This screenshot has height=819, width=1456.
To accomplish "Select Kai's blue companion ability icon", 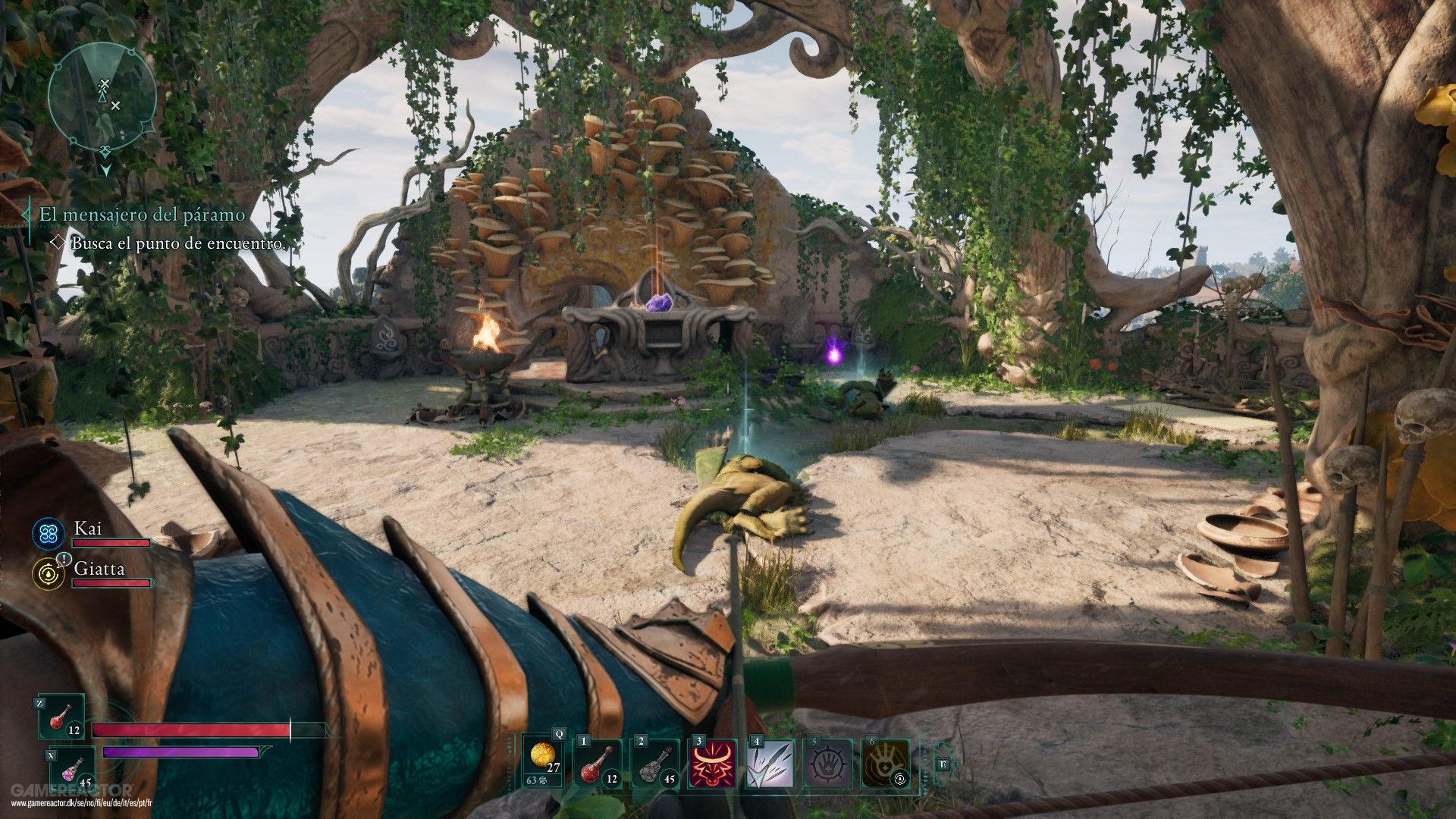I will coord(49,534).
